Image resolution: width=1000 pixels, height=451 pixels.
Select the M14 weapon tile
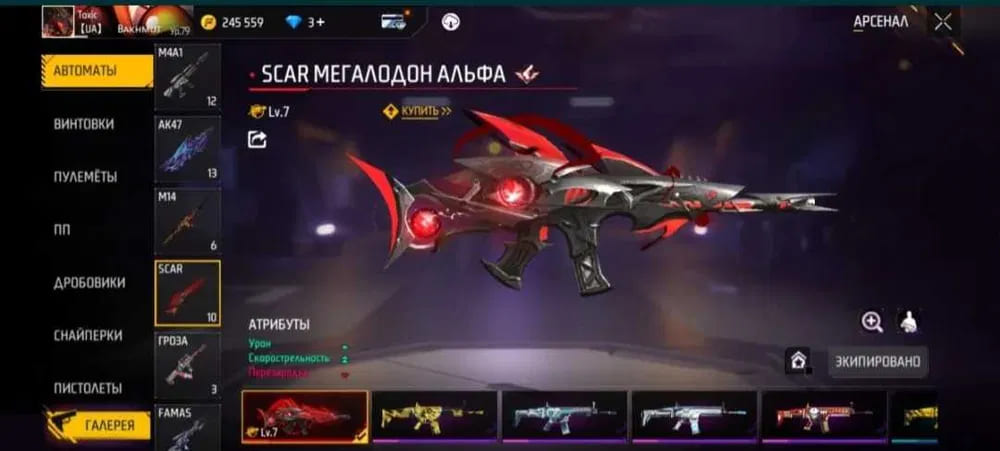click(187, 221)
